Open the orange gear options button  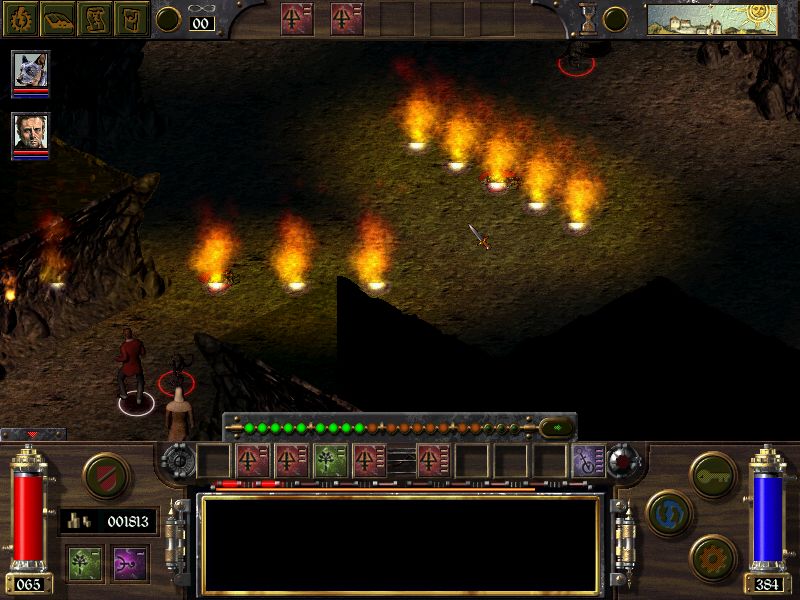tap(714, 556)
